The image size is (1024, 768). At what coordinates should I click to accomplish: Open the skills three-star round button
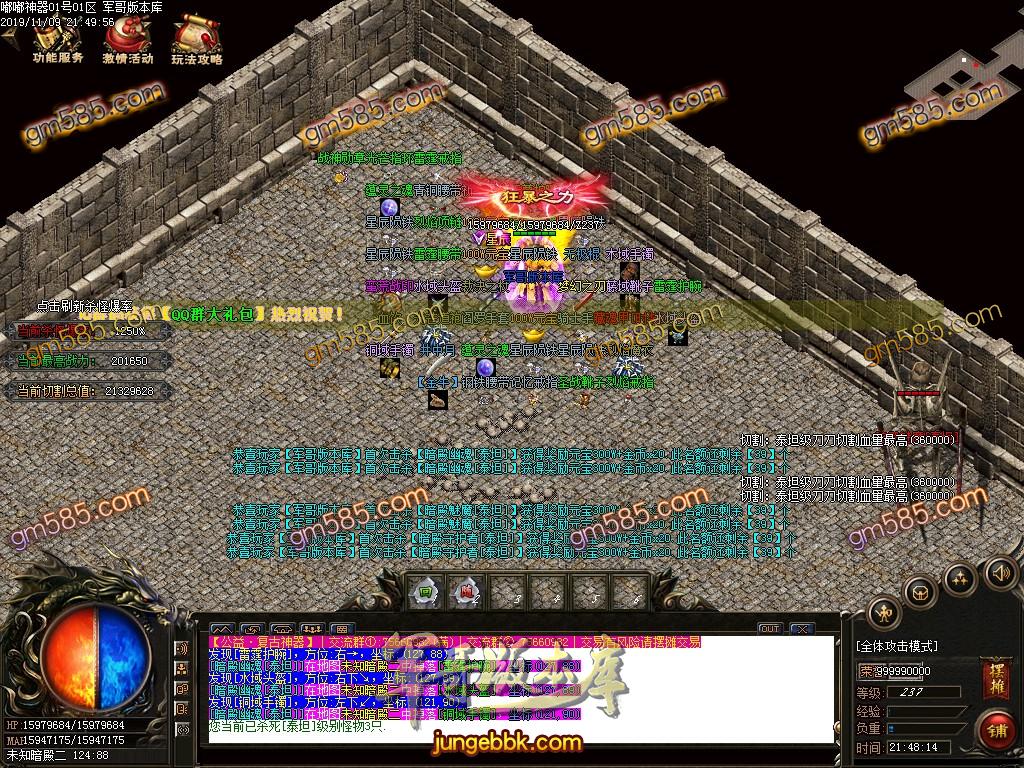[960, 578]
